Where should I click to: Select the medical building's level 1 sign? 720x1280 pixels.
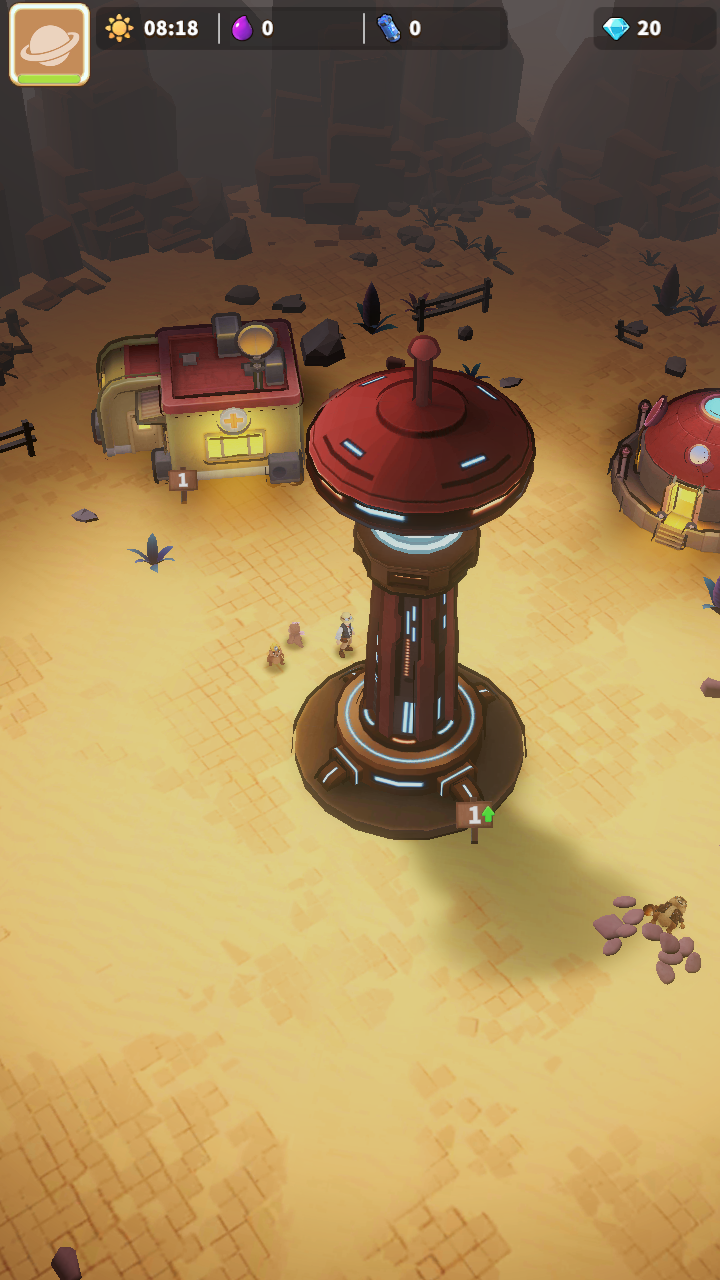(x=182, y=481)
